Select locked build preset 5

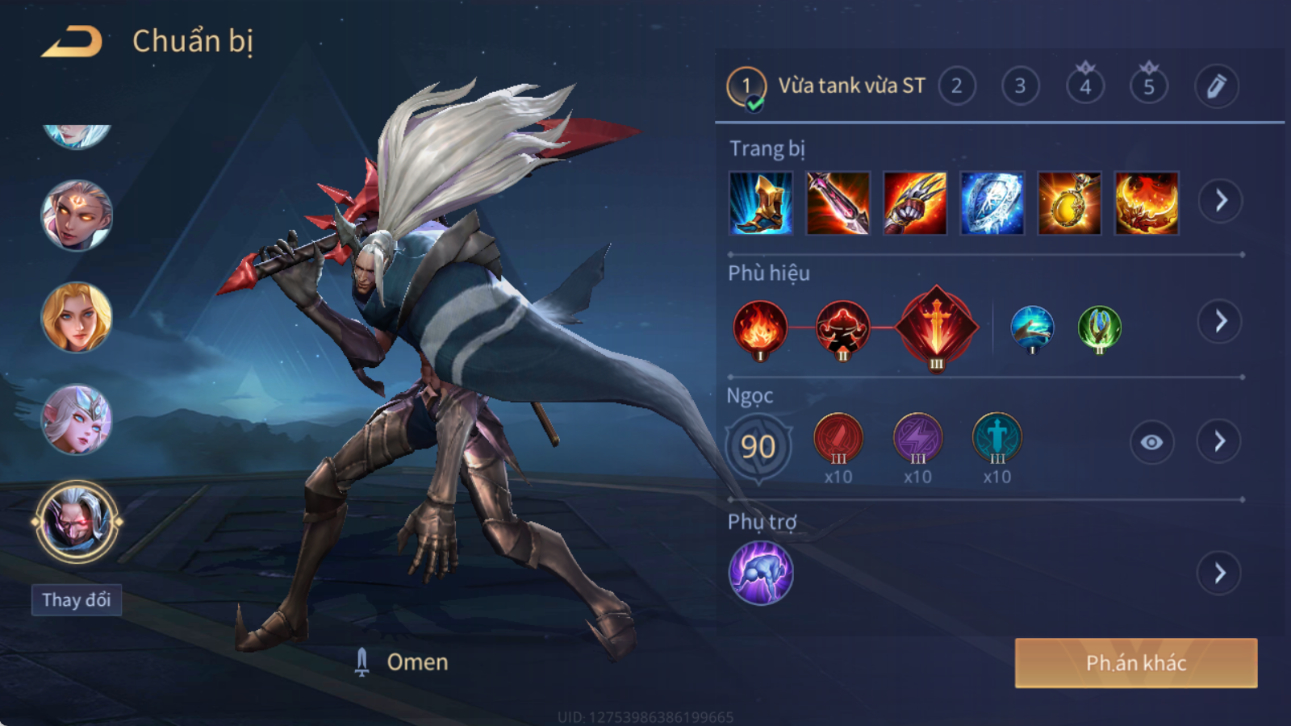1148,86
